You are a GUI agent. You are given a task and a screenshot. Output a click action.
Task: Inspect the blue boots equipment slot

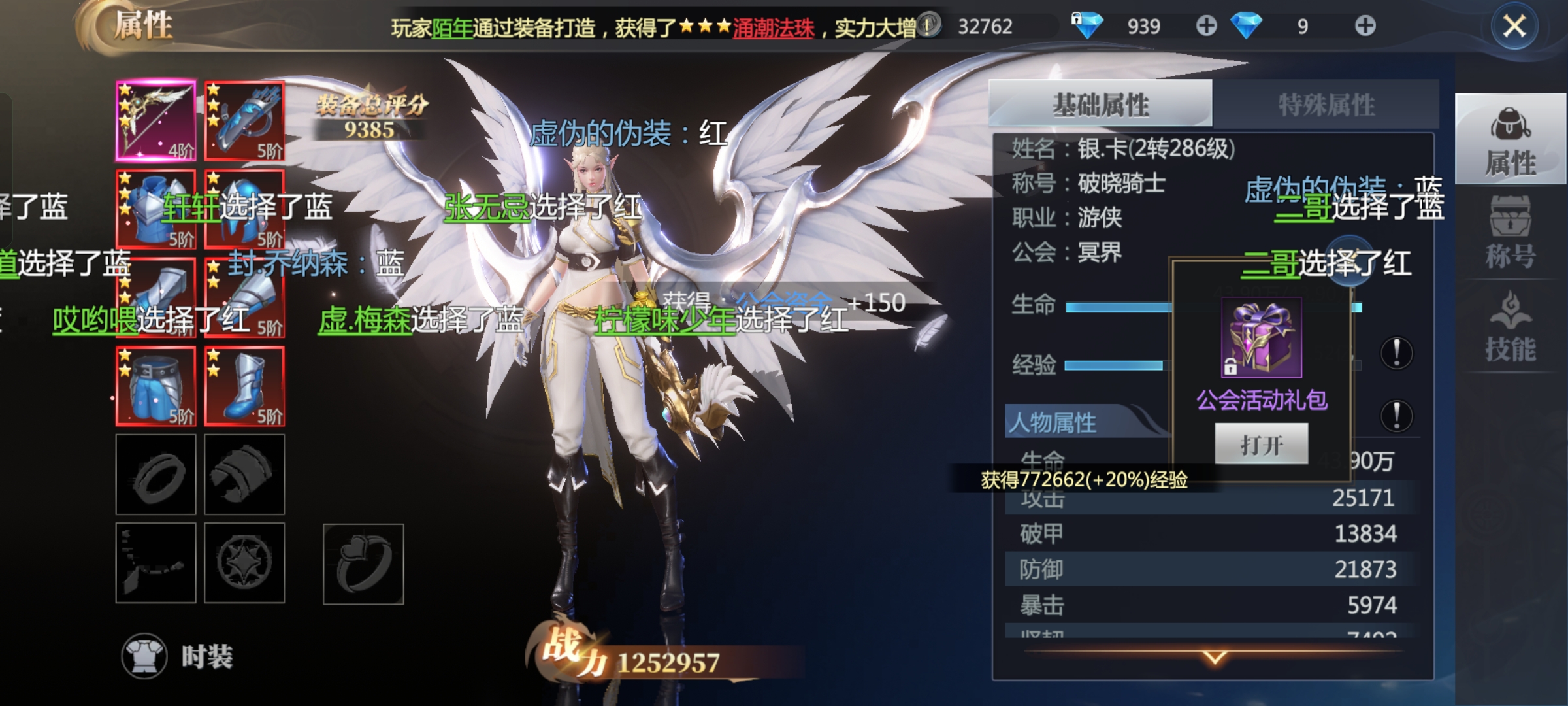pos(244,386)
